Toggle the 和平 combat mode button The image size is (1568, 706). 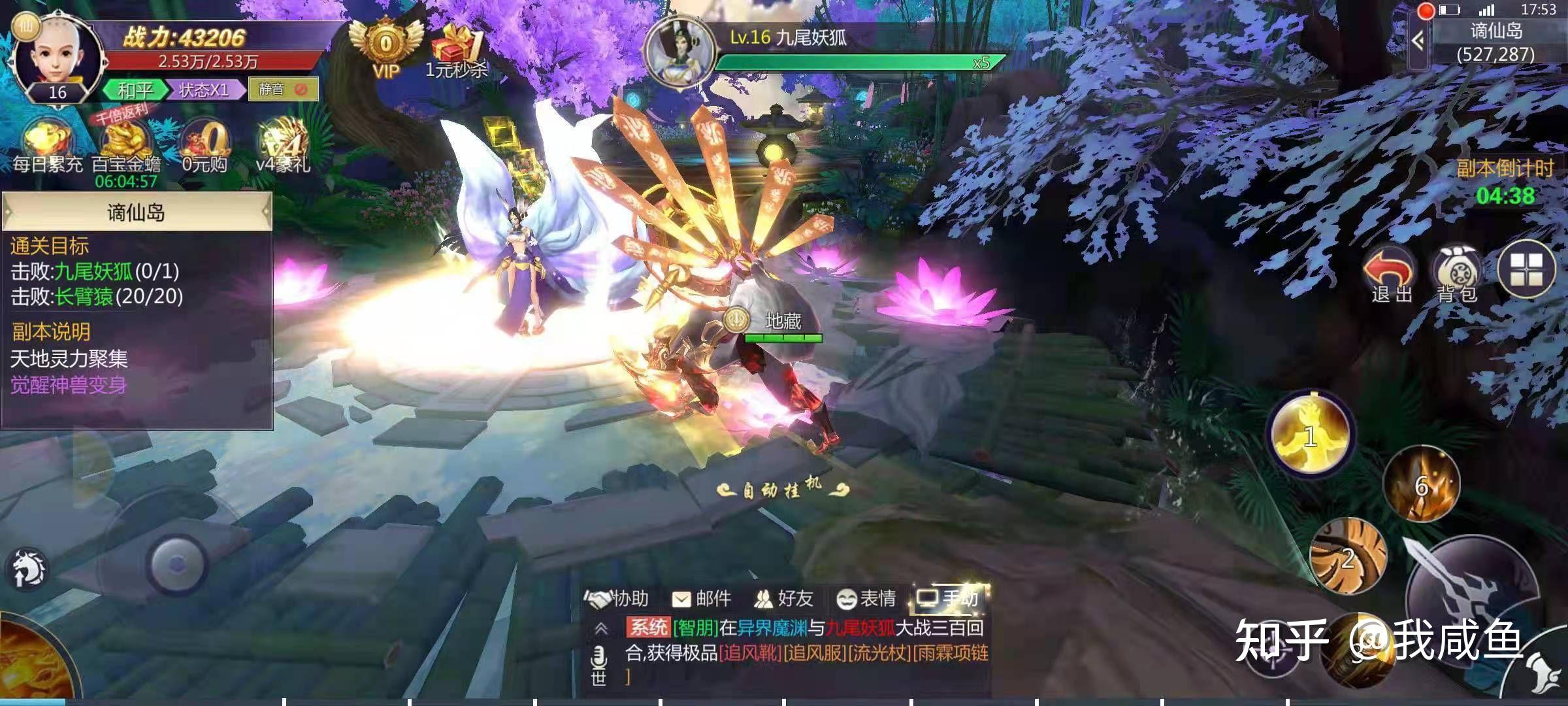(135, 90)
